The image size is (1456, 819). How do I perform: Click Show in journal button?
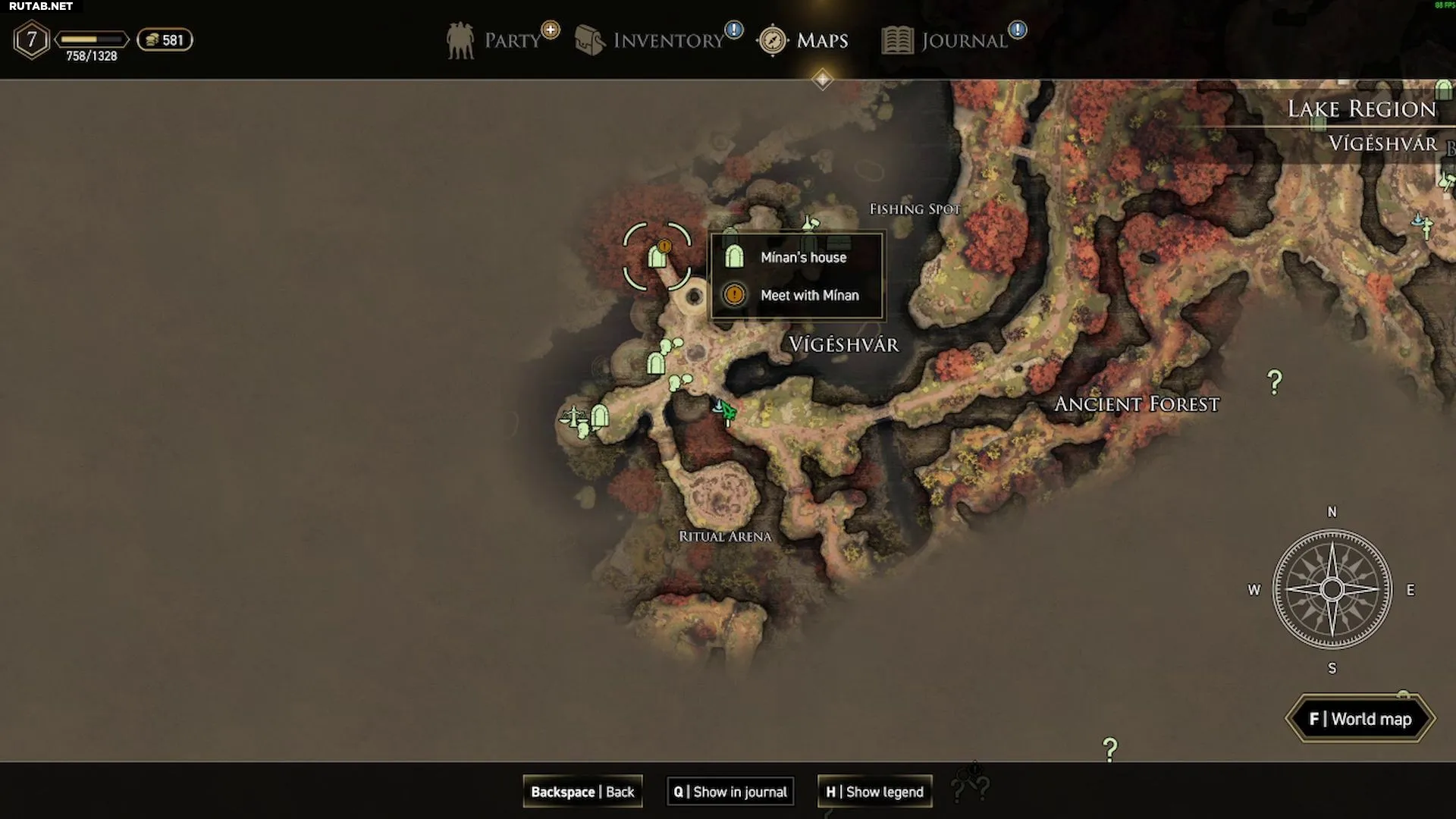pyautogui.click(x=730, y=792)
